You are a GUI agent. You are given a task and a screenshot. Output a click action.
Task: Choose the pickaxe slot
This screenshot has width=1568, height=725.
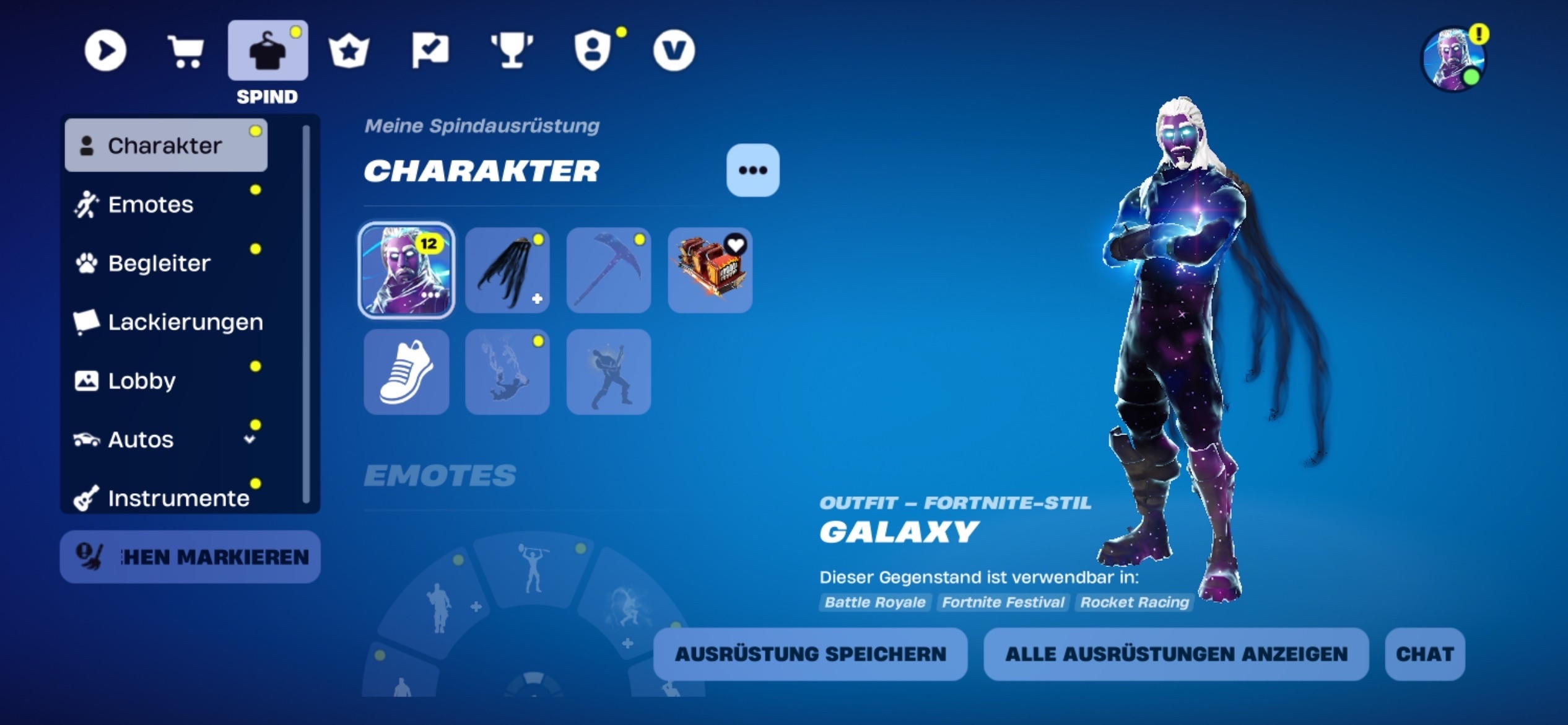609,270
